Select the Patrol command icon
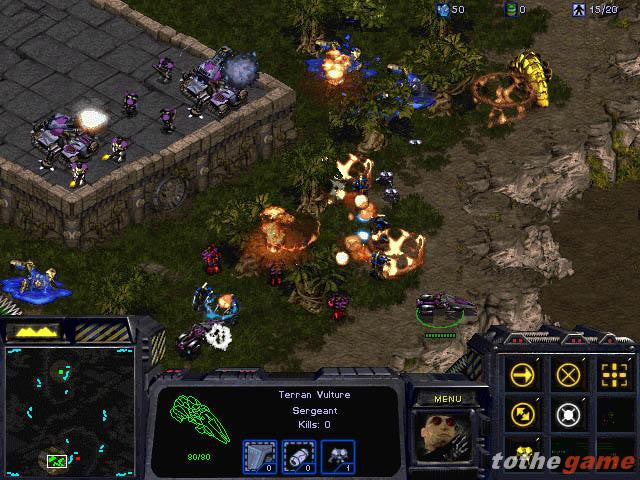 coord(522,412)
